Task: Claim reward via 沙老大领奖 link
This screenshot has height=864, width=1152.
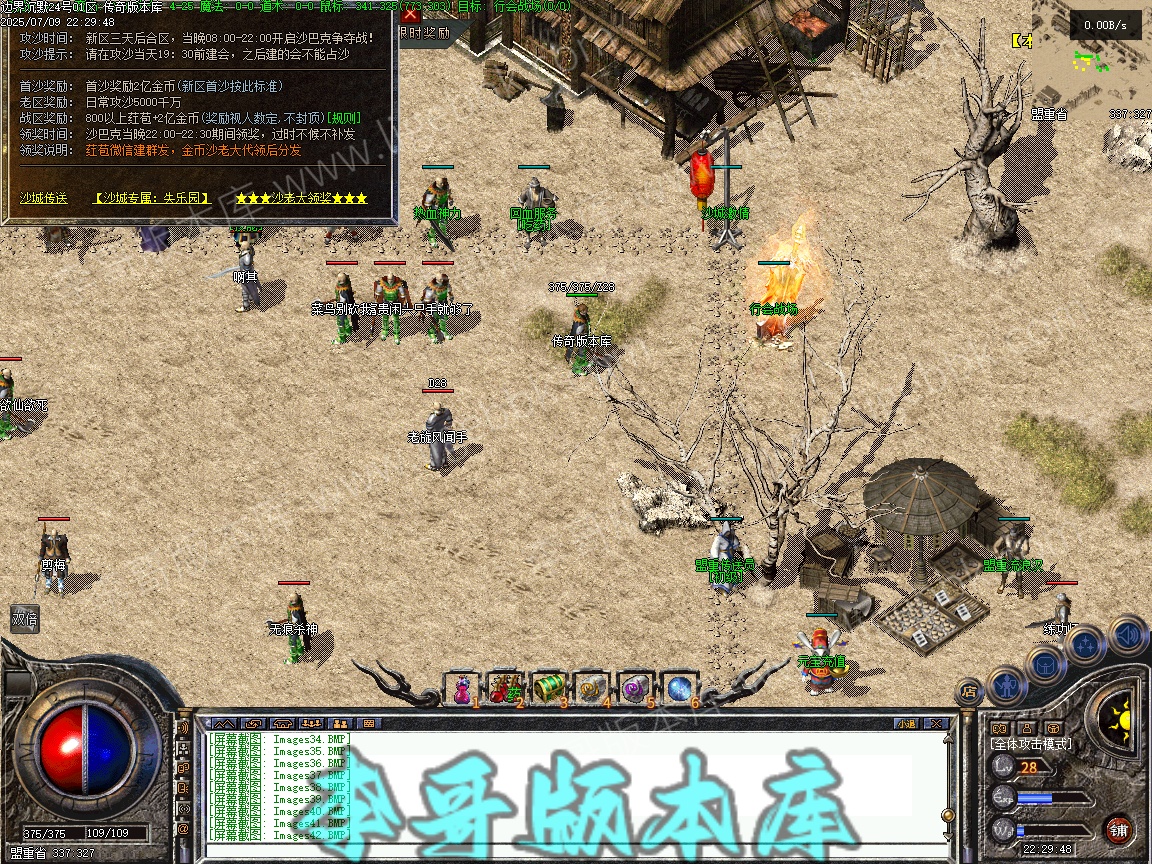Action: (x=302, y=198)
